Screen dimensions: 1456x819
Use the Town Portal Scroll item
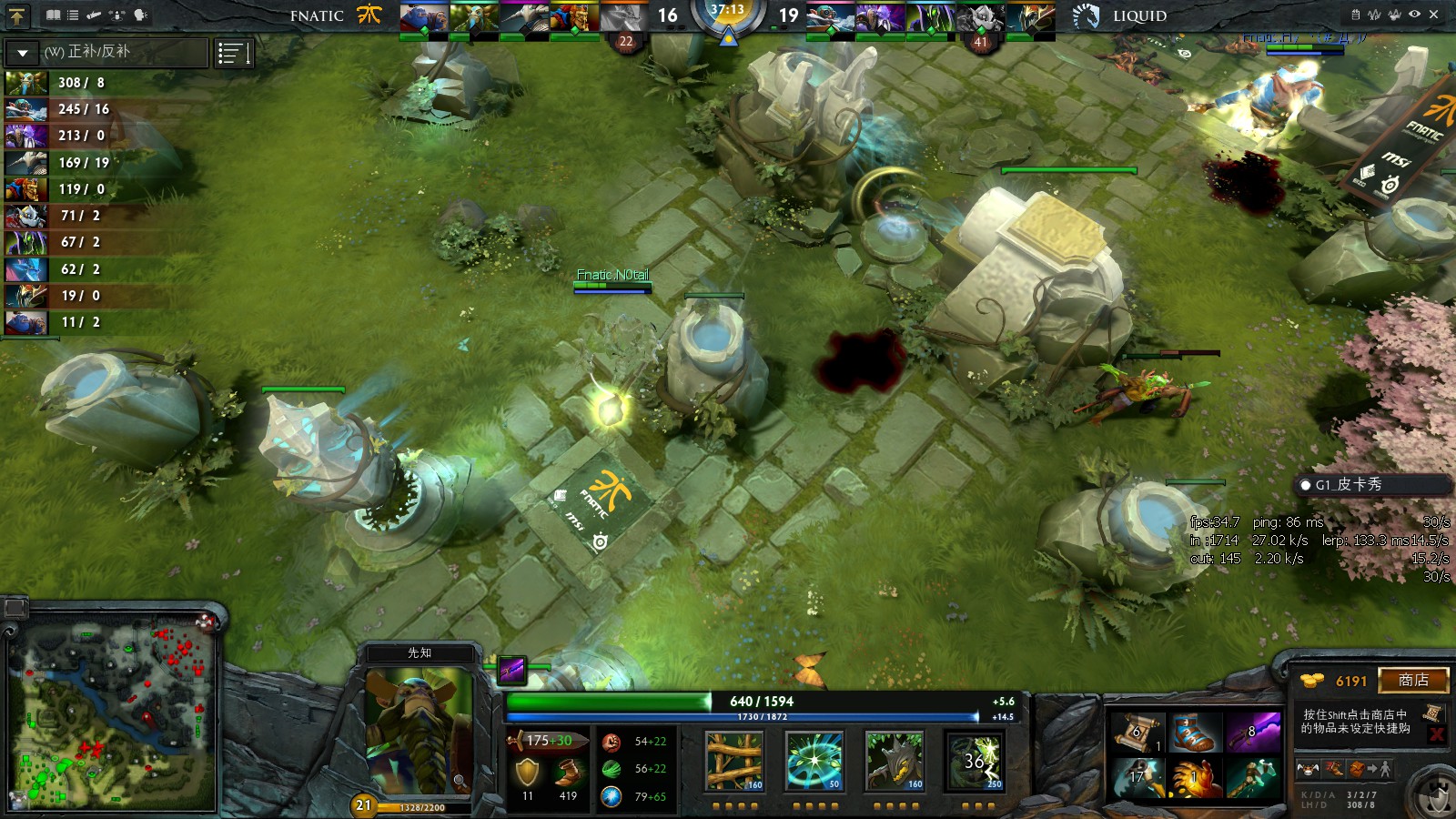(x=1137, y=733)
